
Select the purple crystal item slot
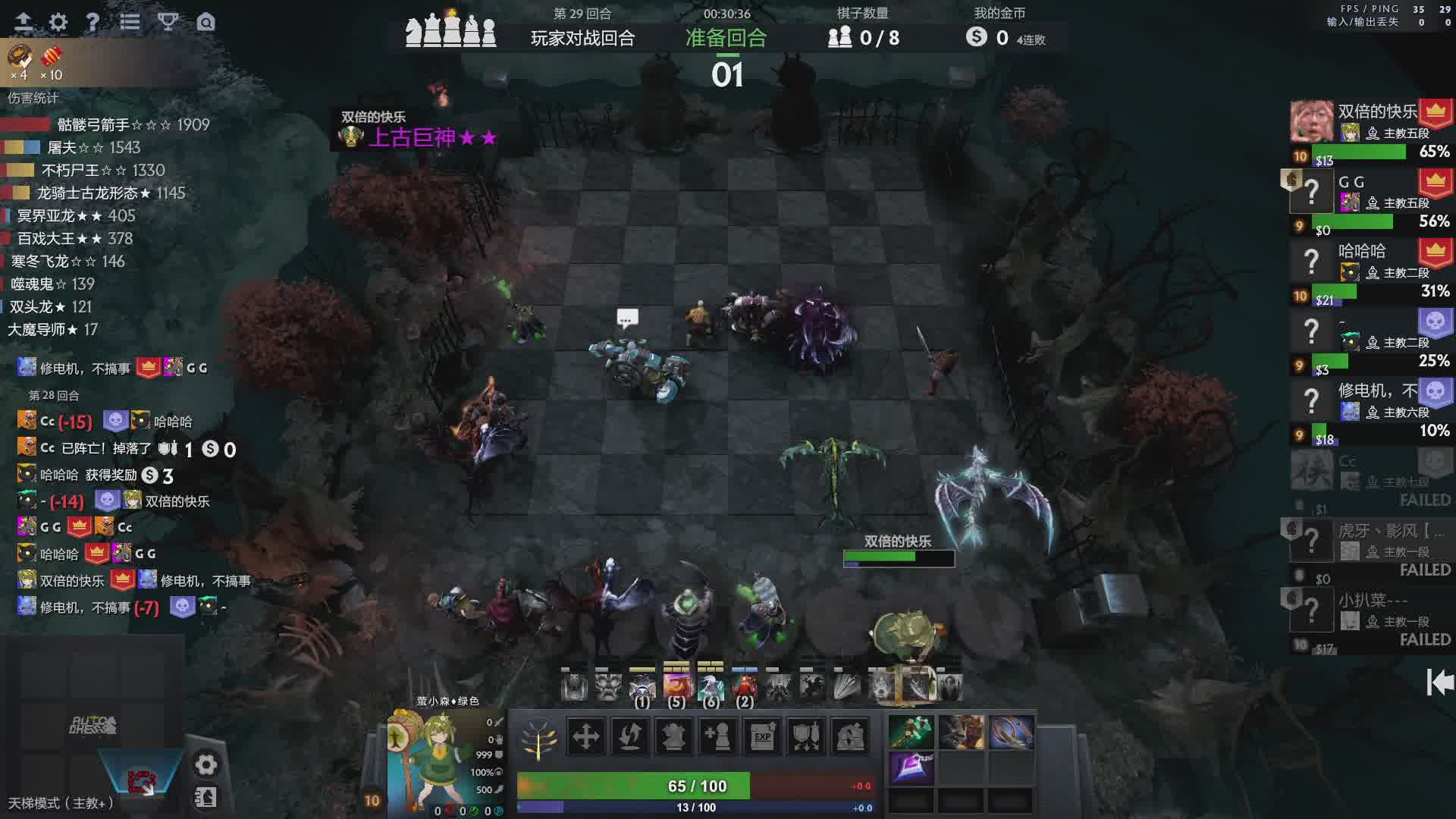tap(911, 767)
